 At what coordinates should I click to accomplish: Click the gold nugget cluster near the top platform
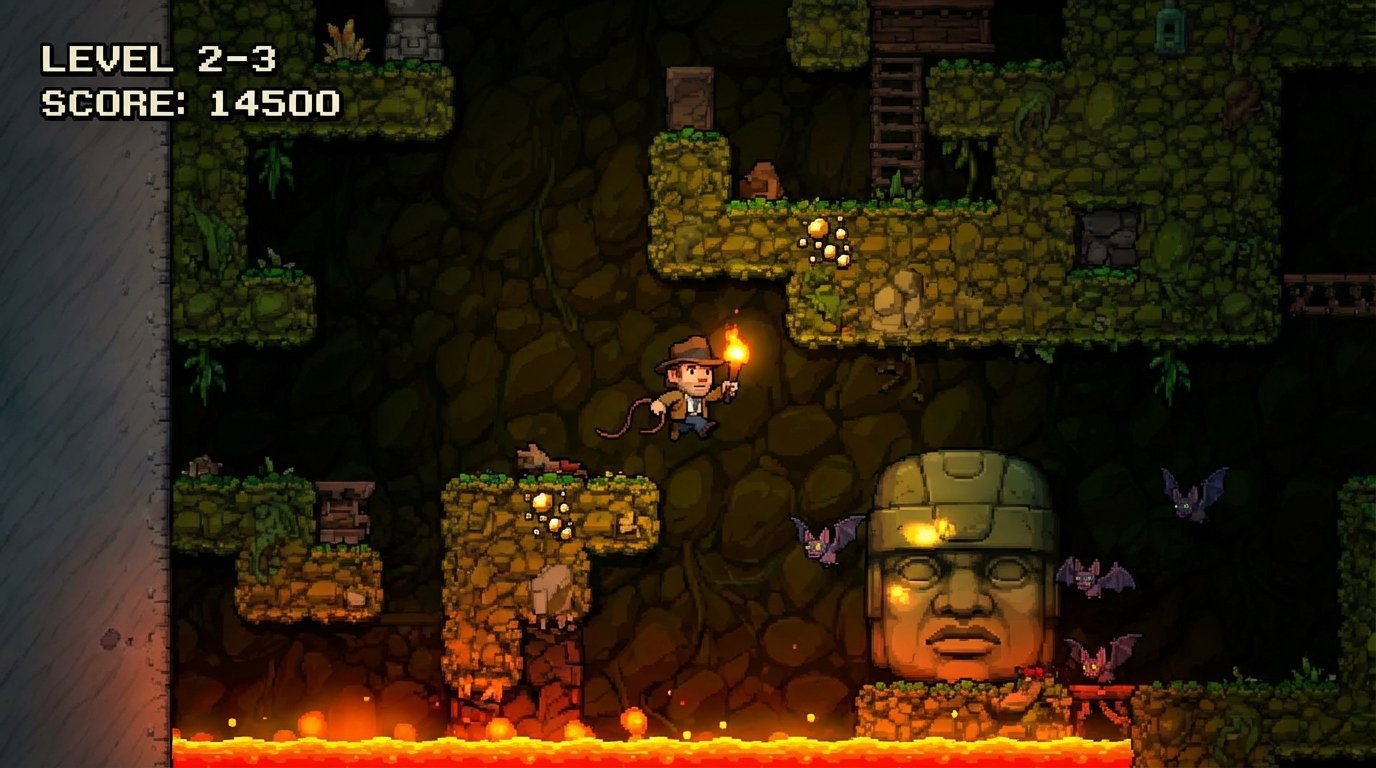point(828,240)
